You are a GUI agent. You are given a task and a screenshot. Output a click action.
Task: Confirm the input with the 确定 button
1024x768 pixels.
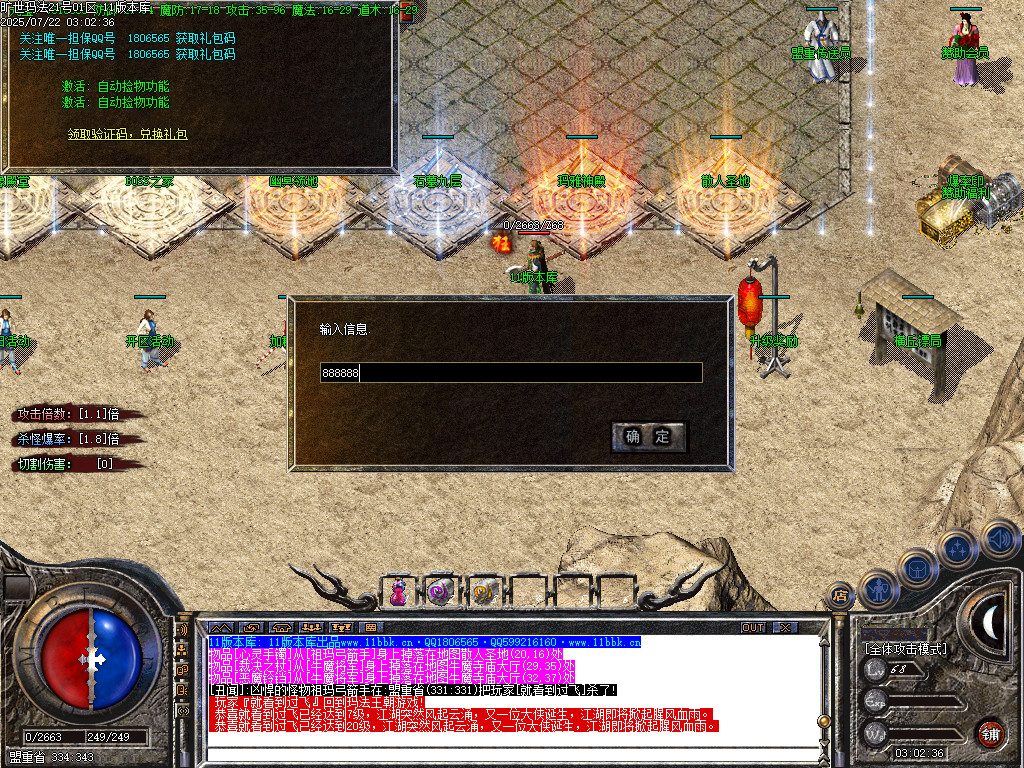click(x=648, y=437)
